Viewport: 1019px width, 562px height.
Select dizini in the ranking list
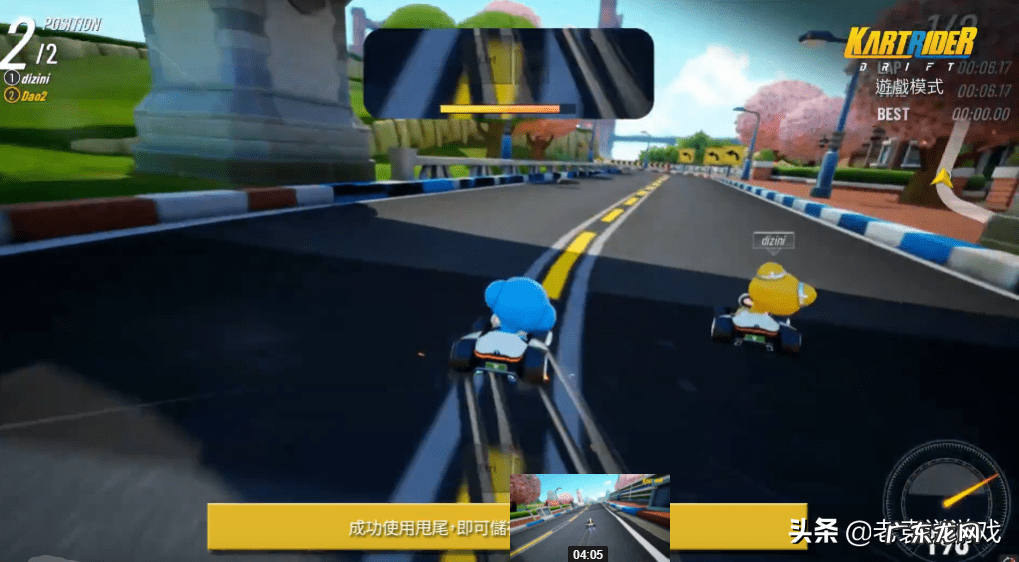(x=31, y=77)
